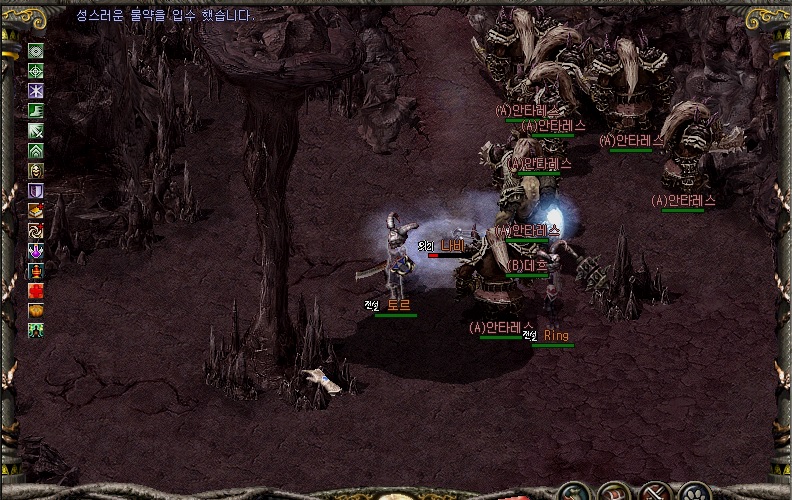Select the red lantern icon
The width and height of the screenshot is (792, 500).
(x=36, y=271)
